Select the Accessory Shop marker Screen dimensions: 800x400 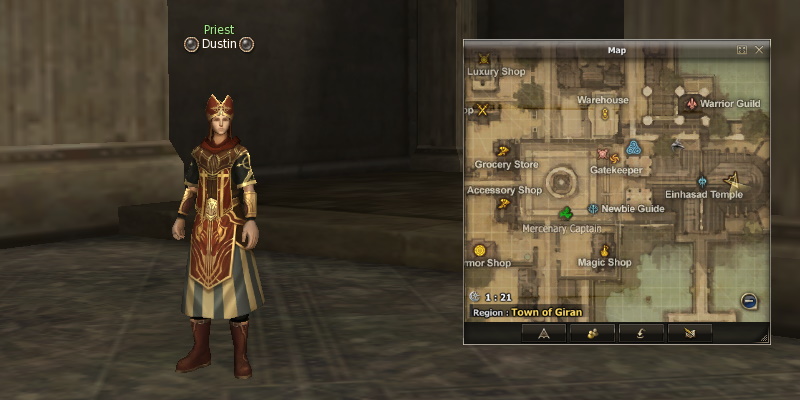503,204
